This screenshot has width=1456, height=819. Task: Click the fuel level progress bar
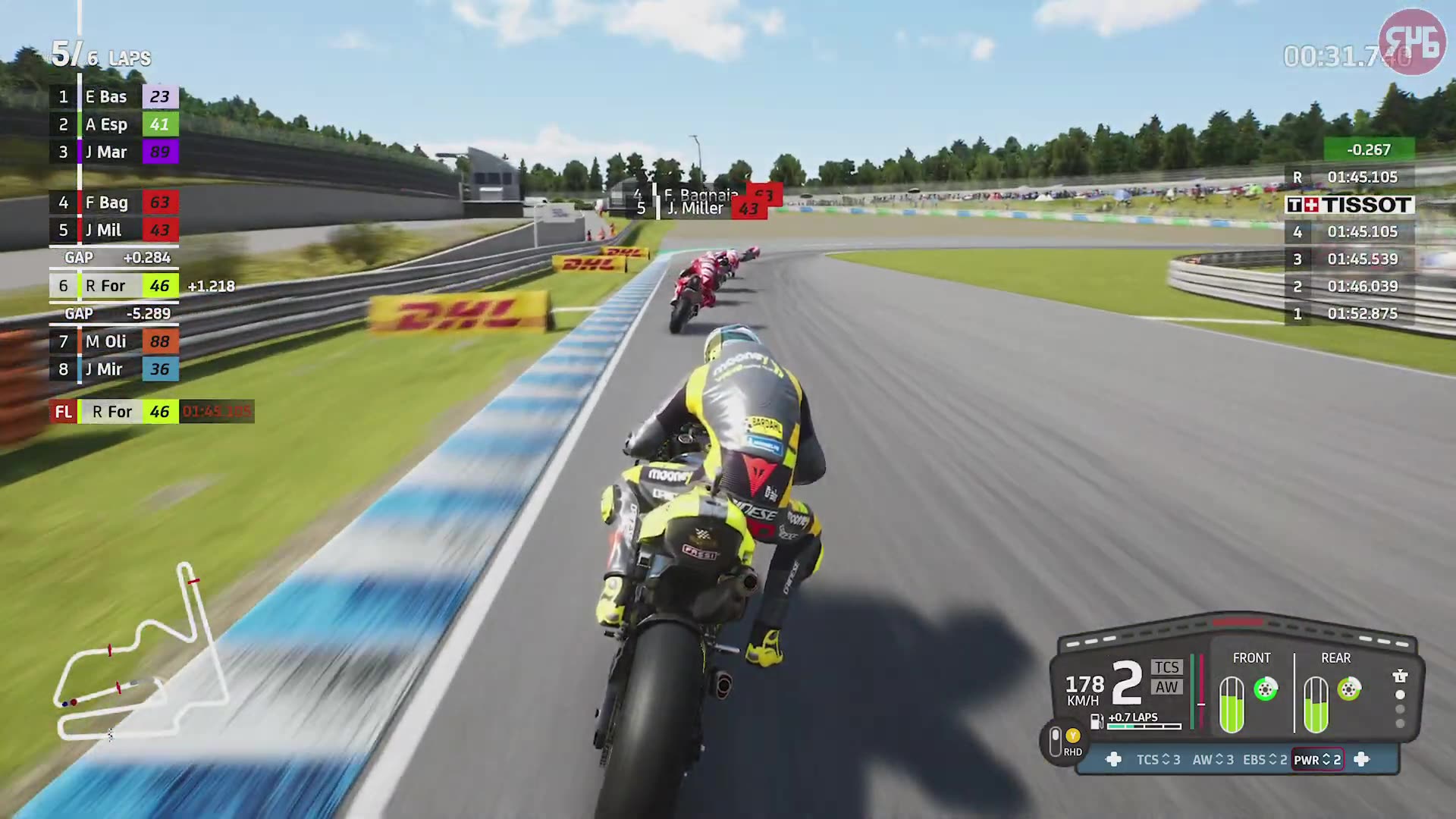click(1143, 725)
